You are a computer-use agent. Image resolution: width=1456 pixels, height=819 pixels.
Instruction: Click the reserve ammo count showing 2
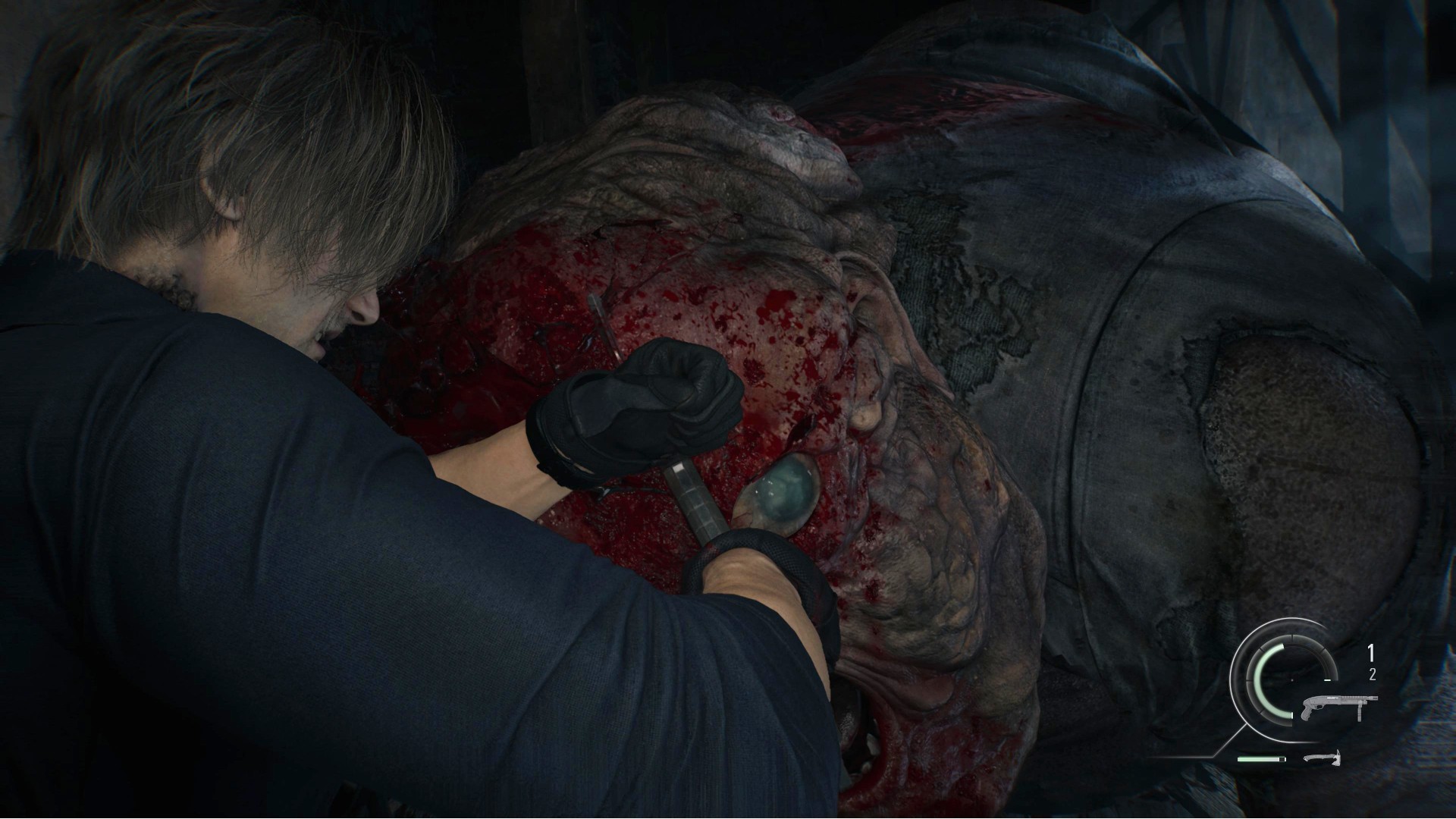point(1373,673)
